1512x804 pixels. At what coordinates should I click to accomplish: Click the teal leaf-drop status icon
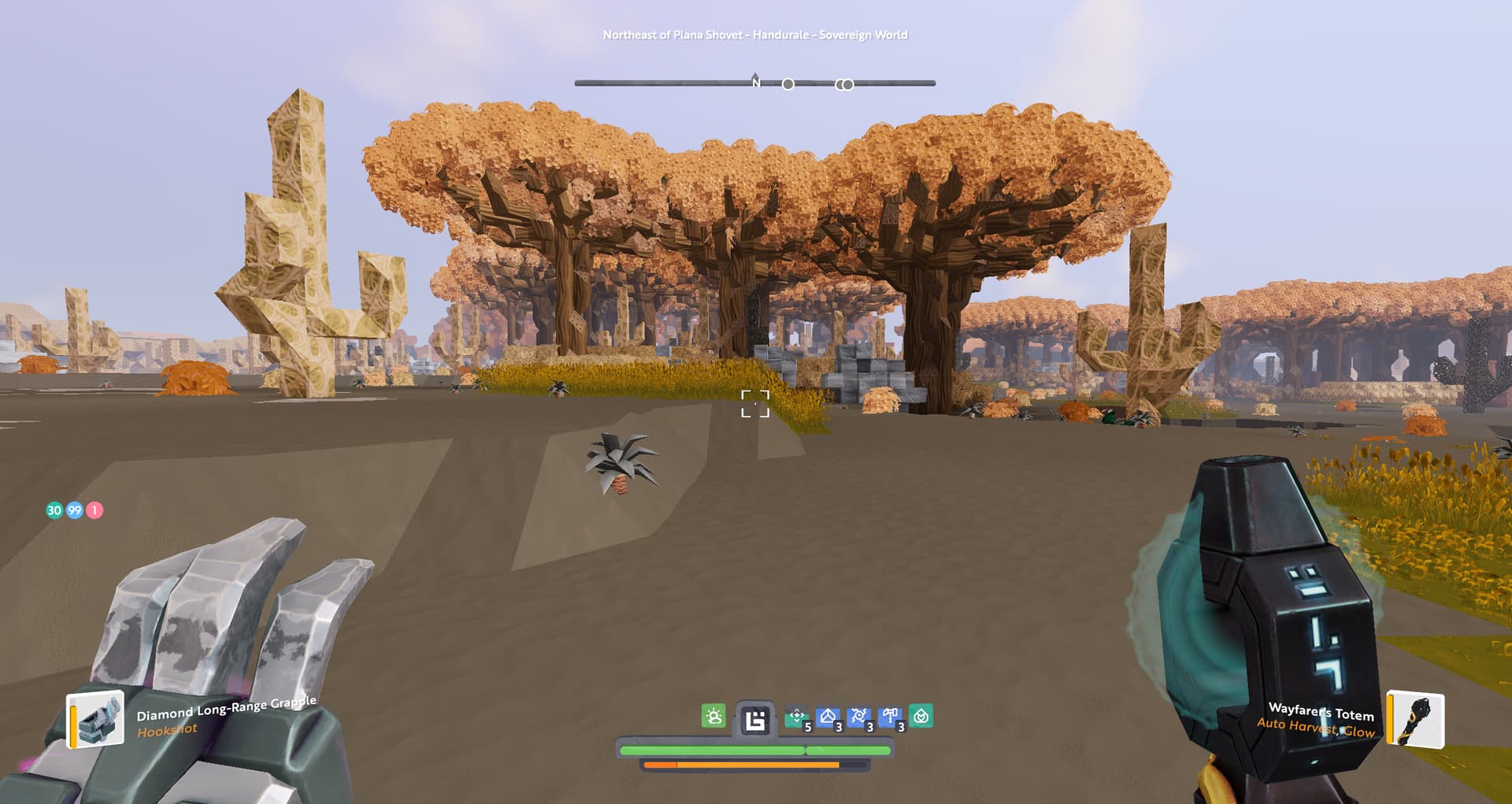(x=921, y=717)
